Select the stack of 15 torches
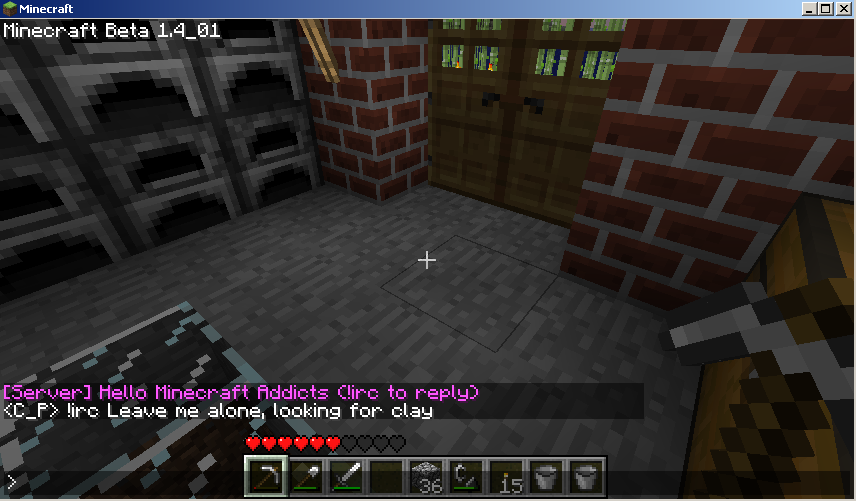Image resolution: width=856 pixels, height=501 pixels. 507,479
